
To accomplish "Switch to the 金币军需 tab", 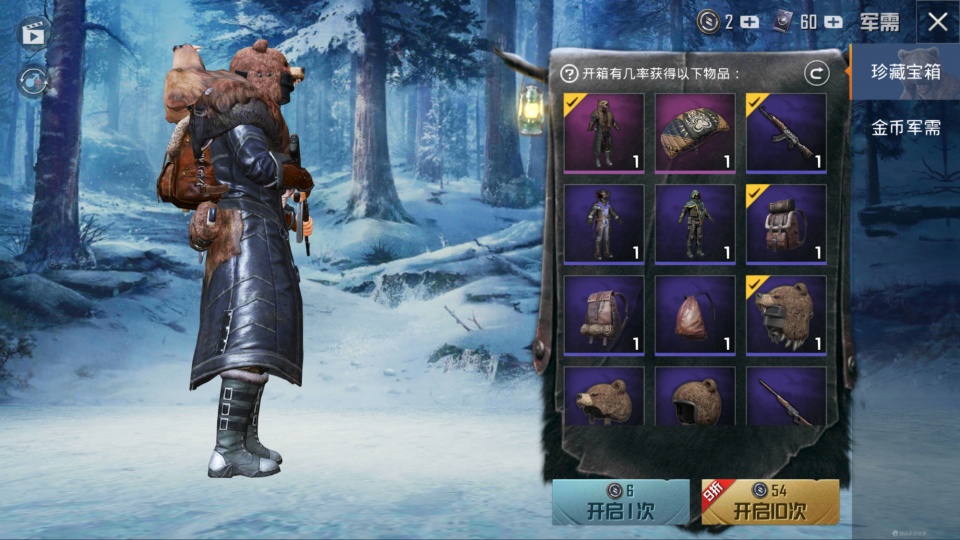I will click(904, 127).
